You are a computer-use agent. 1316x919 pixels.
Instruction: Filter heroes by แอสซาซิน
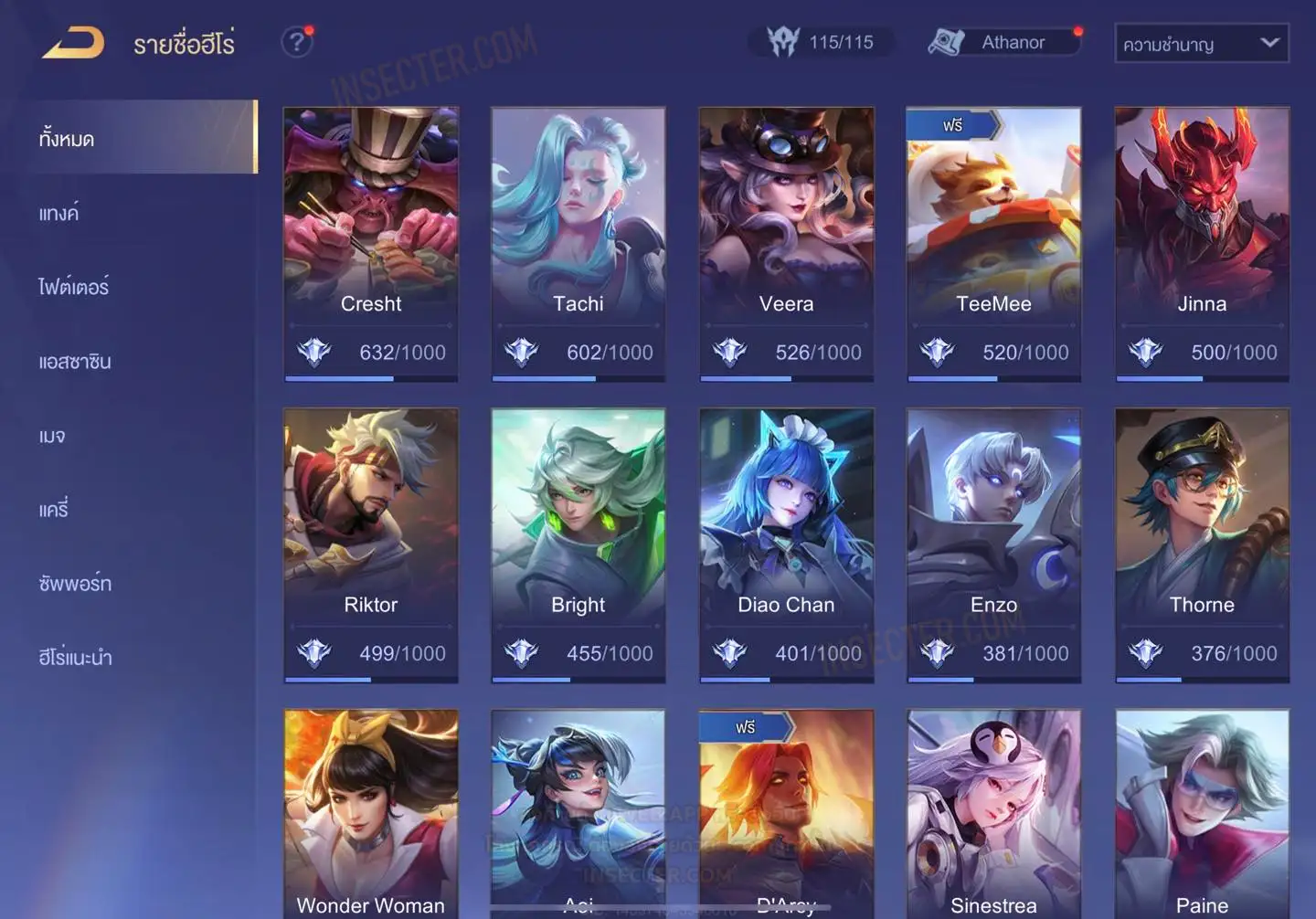[x=75, y=362]
